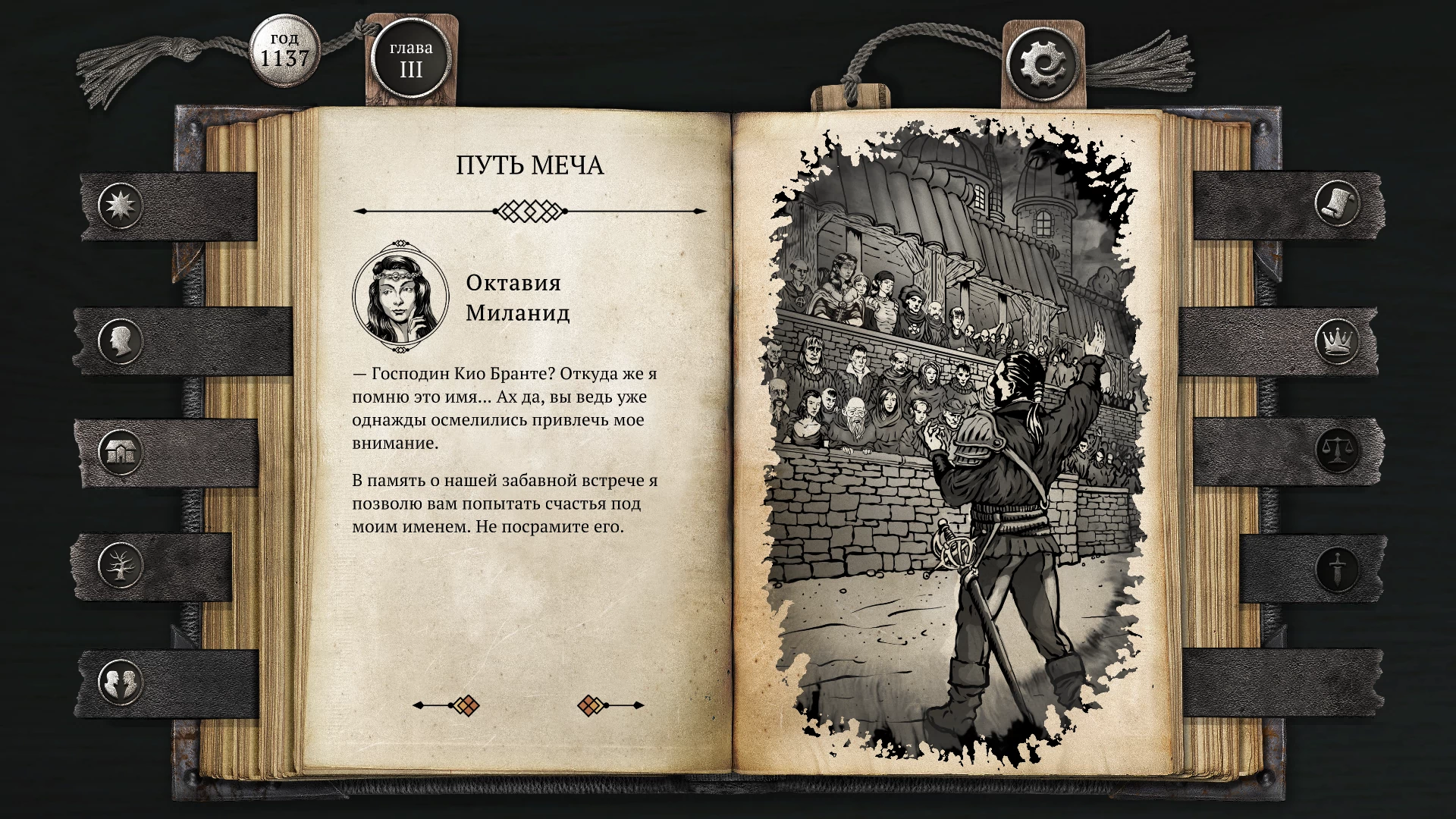Open the two facing heads bookmark
The image size is (1456, 819).
121,681
